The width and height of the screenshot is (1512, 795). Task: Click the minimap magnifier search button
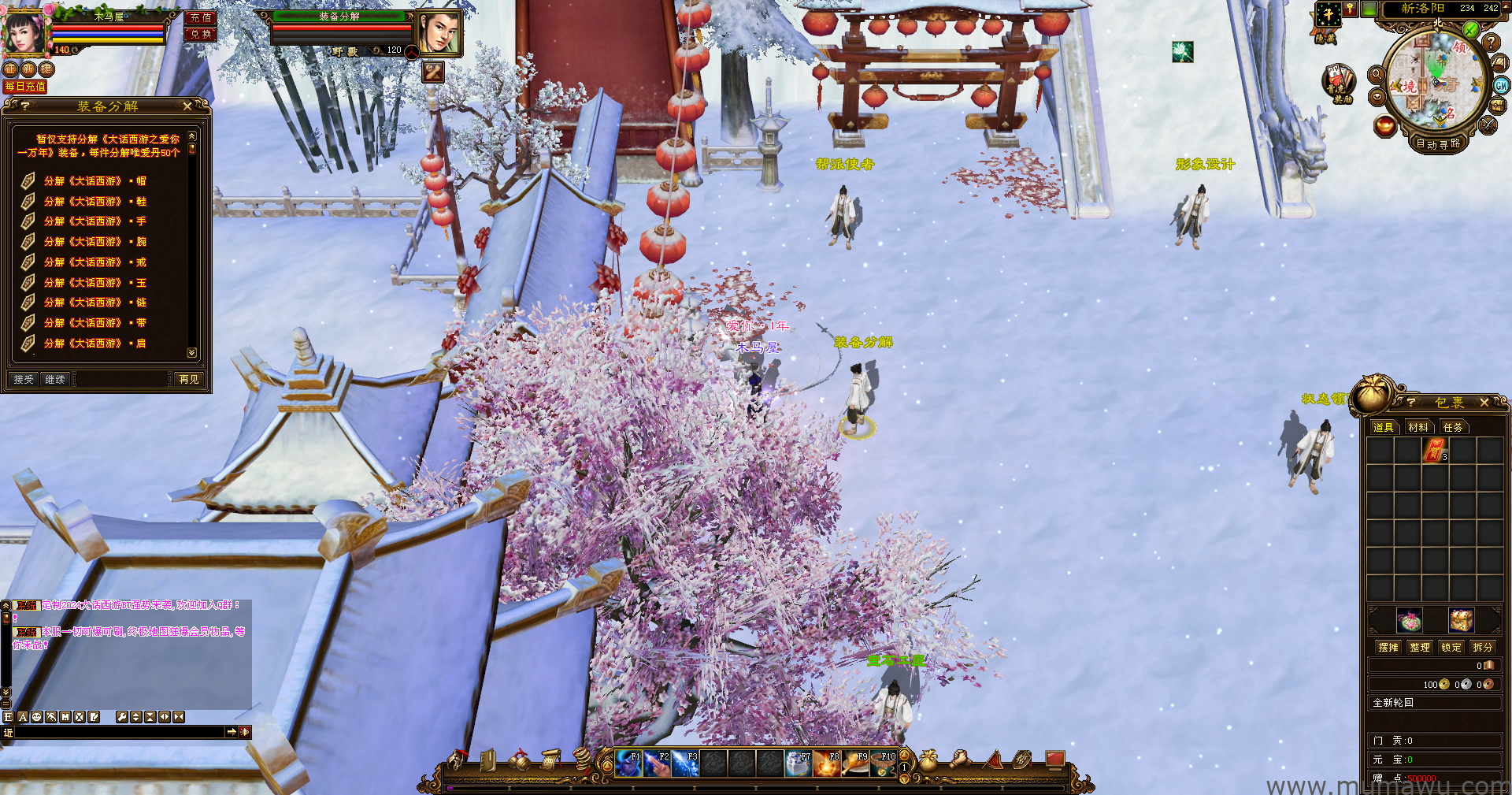click(1377, 75)
